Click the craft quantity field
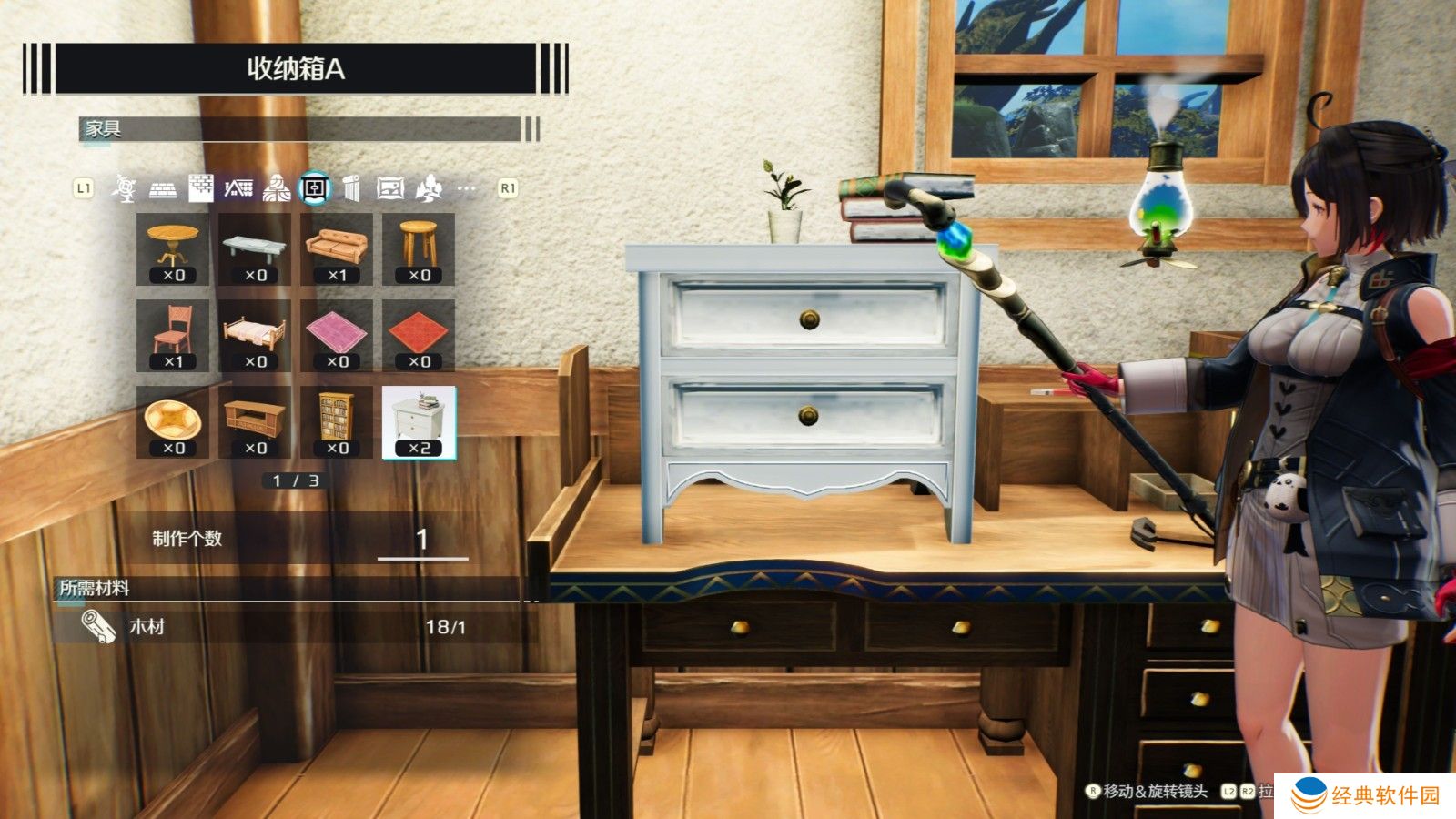 click(x=422, y=540)
